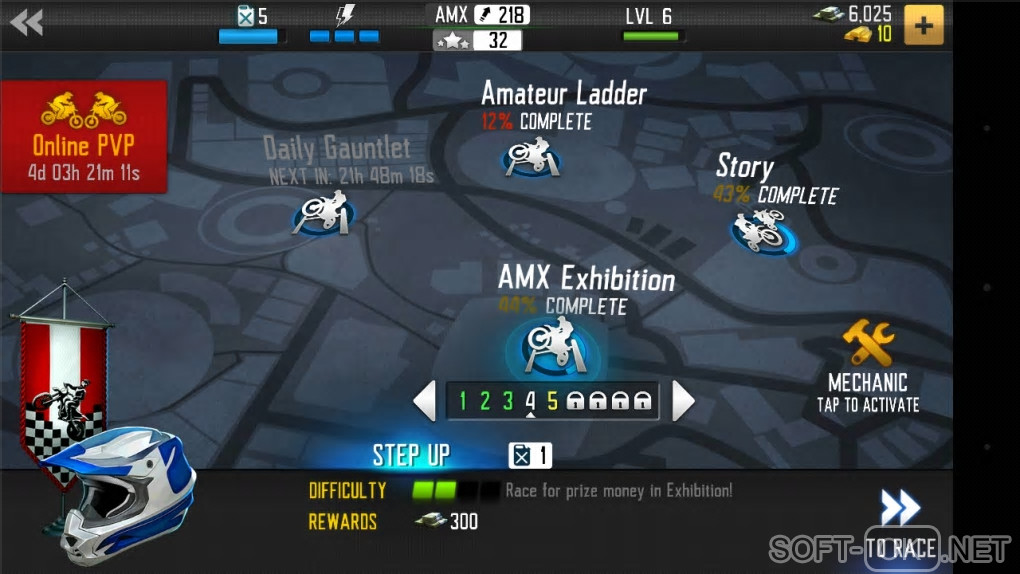Open the AMX bike rating panel
The height and width of the screenshot is (574, 1020).
(x=482, y=27)
